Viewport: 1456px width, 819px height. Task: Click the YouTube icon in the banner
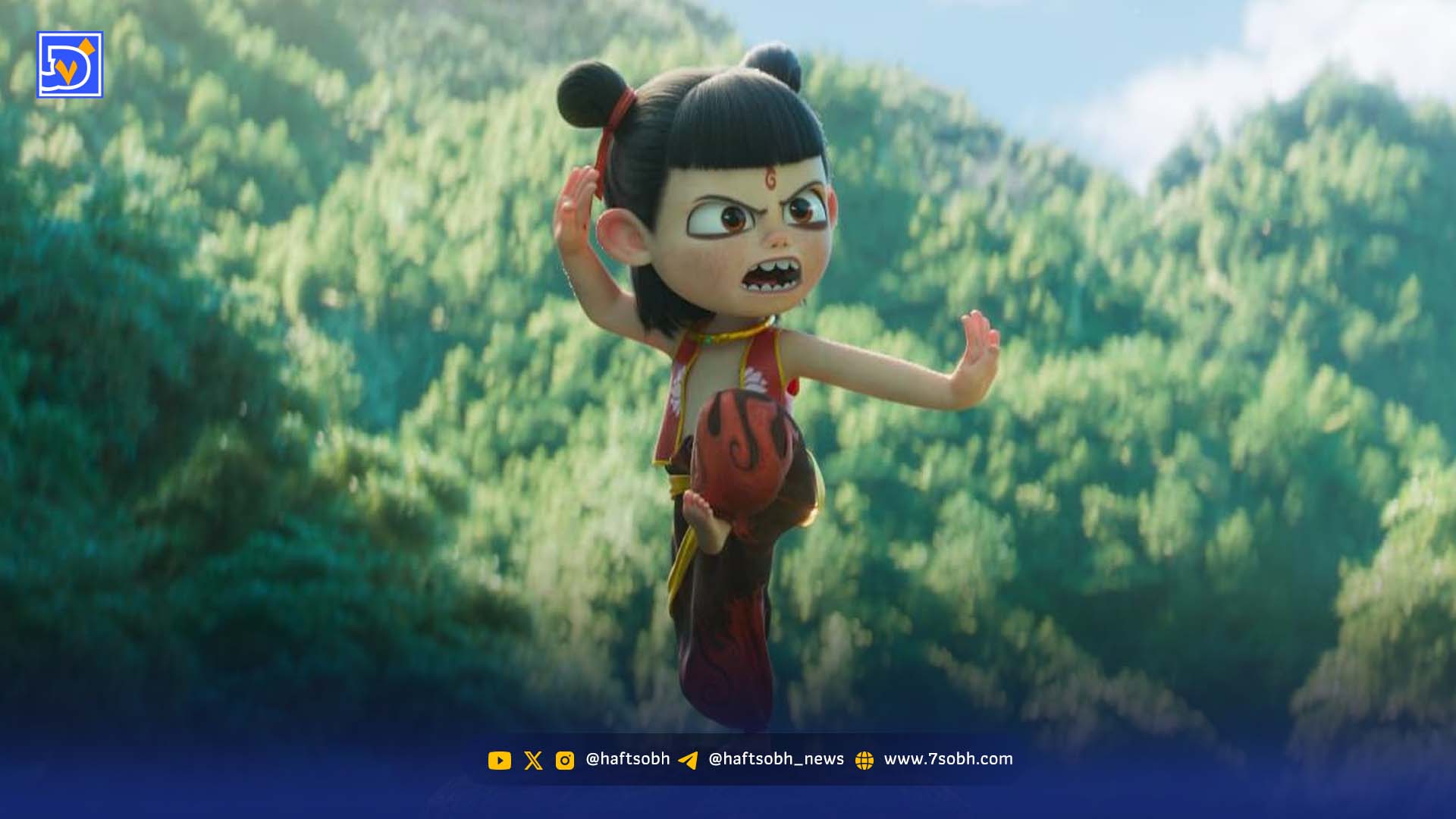click(499, 760)
